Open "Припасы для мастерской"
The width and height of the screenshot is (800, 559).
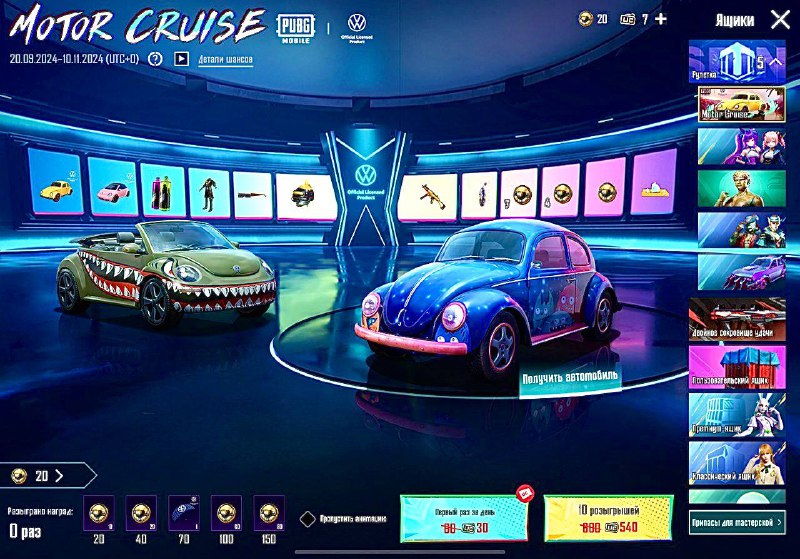click(738, 521)
